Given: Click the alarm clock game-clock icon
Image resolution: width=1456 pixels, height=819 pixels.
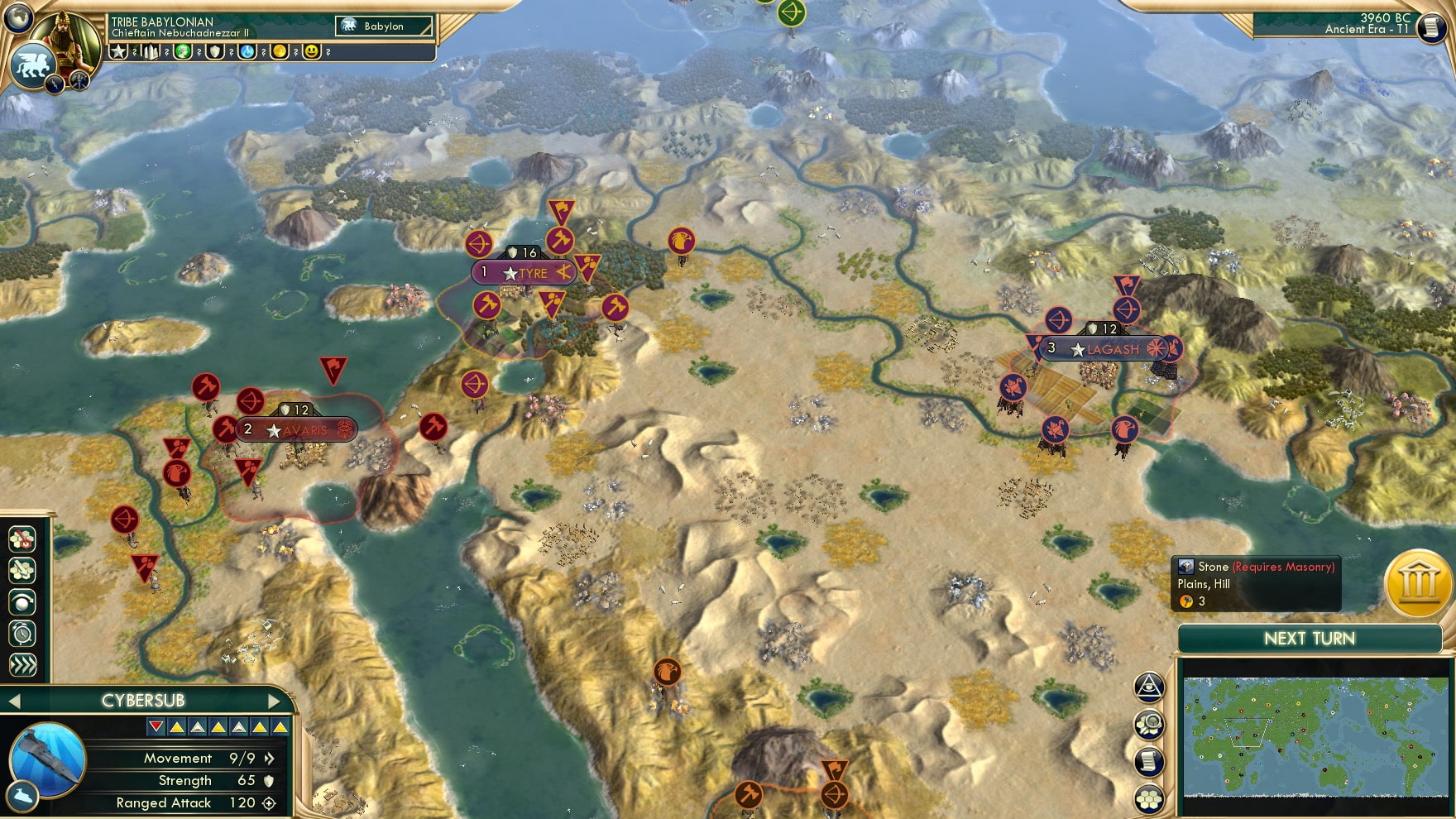Looking at the screenshot, I should click(22, 633).
